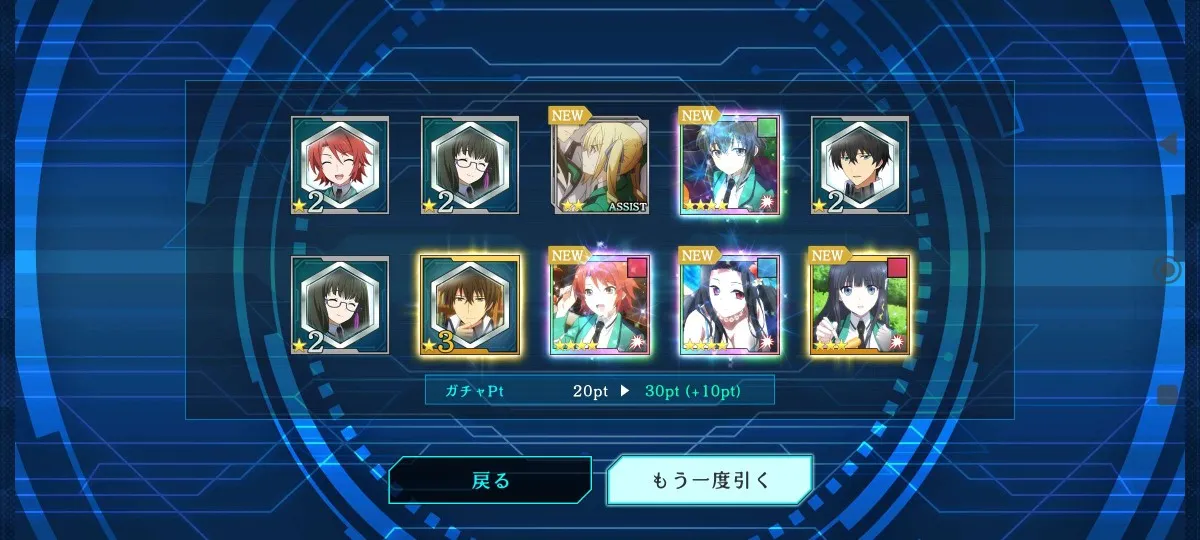Open the NEW 4-star red-haired girl card
Viewport: 1200px width, 540px height.
tap(601, 305)
